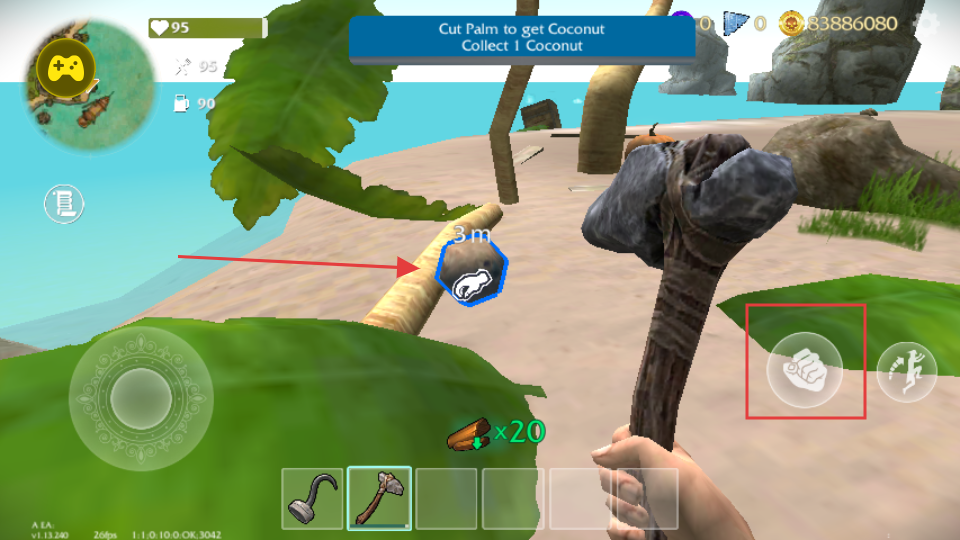This screenshot has height=540, width=960.
Task: Activate the jump button
Action: (x=906, y=369)
